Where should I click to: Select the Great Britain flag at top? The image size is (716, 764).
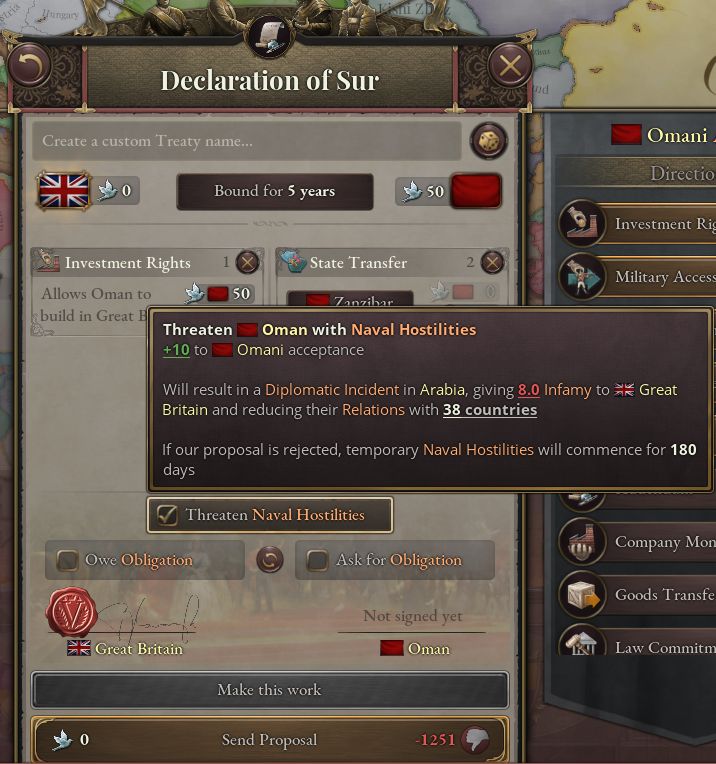point(64,190)
